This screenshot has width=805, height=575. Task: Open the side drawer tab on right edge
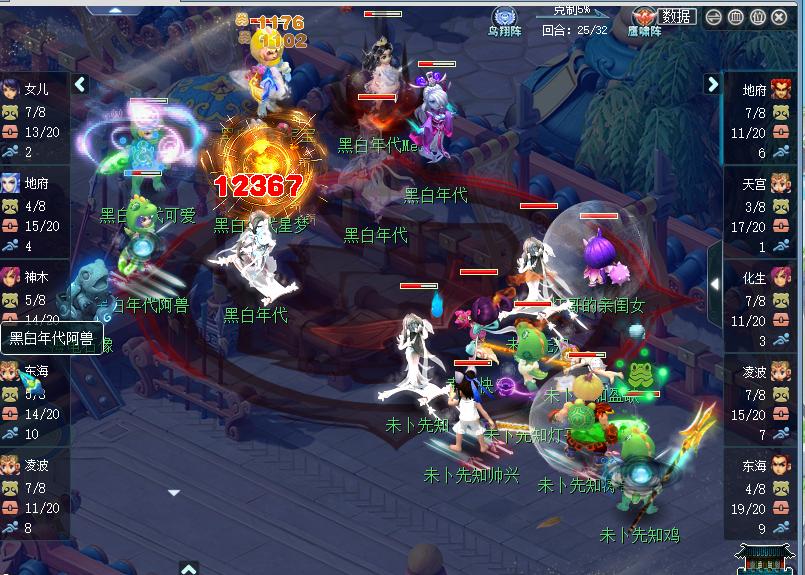pos(714,284)
